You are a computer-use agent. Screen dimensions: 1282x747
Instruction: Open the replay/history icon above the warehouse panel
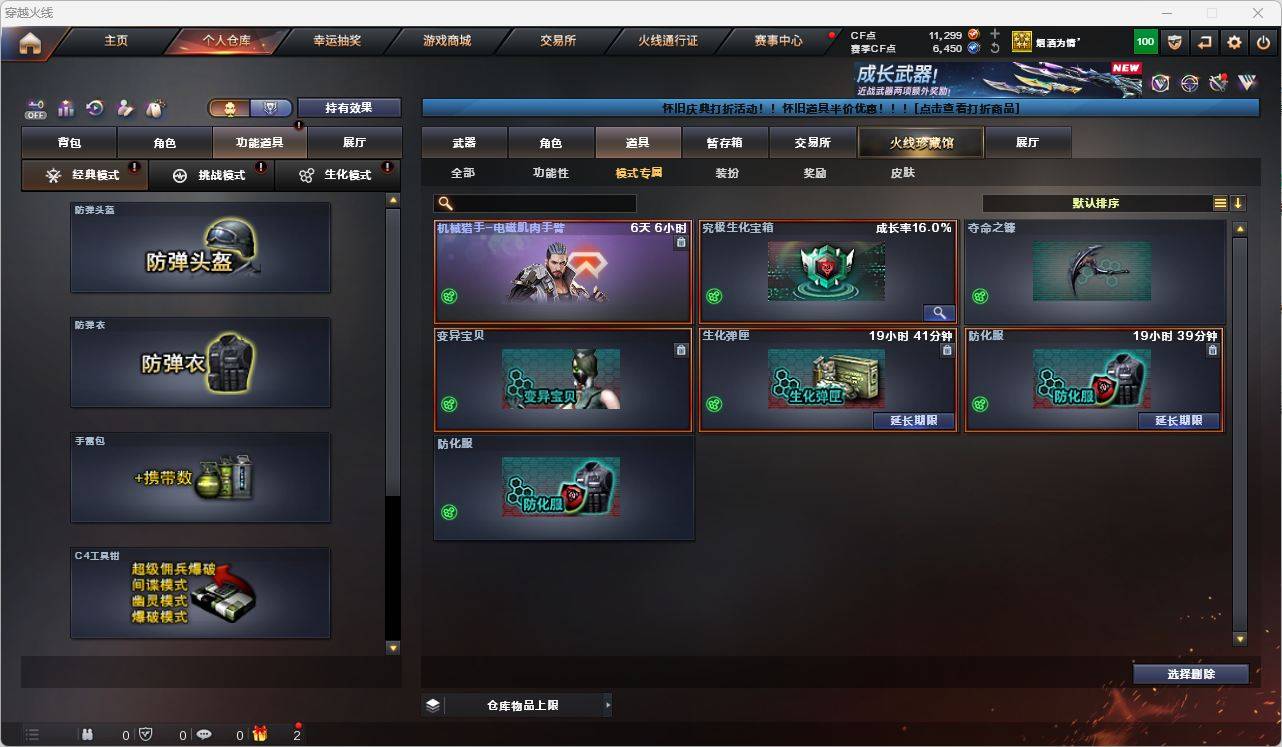94,107
